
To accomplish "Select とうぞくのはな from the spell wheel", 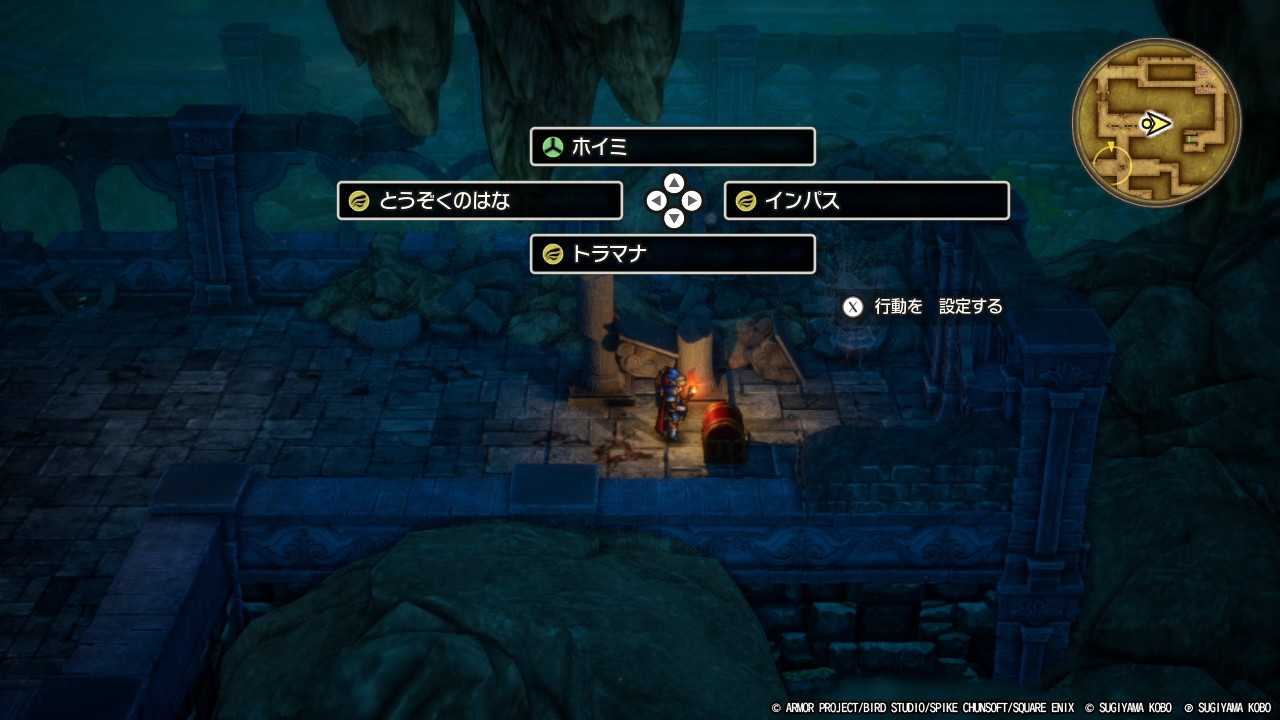I will click(478, 200).
